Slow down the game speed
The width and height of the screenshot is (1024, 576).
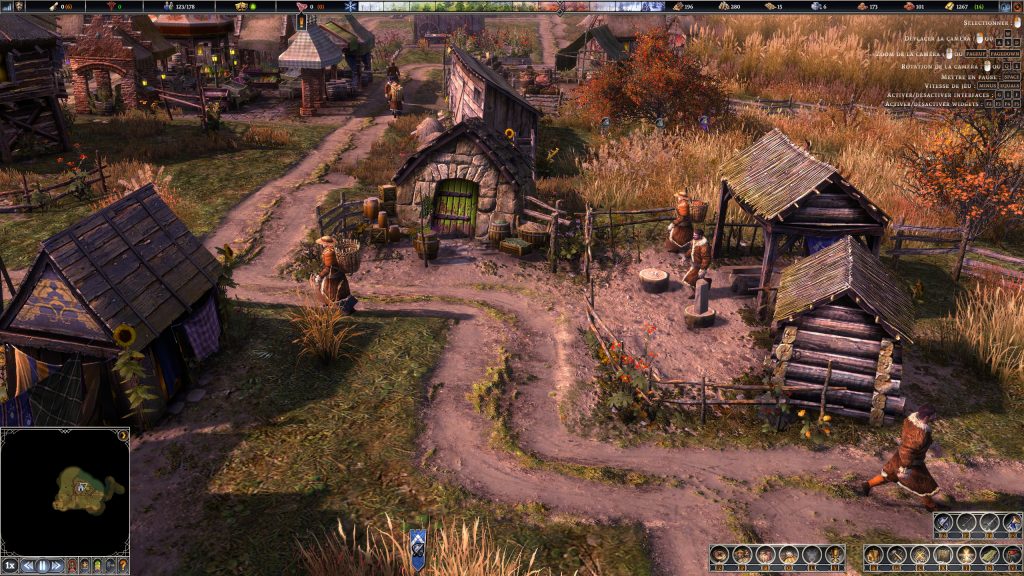(x=28, y=565)
